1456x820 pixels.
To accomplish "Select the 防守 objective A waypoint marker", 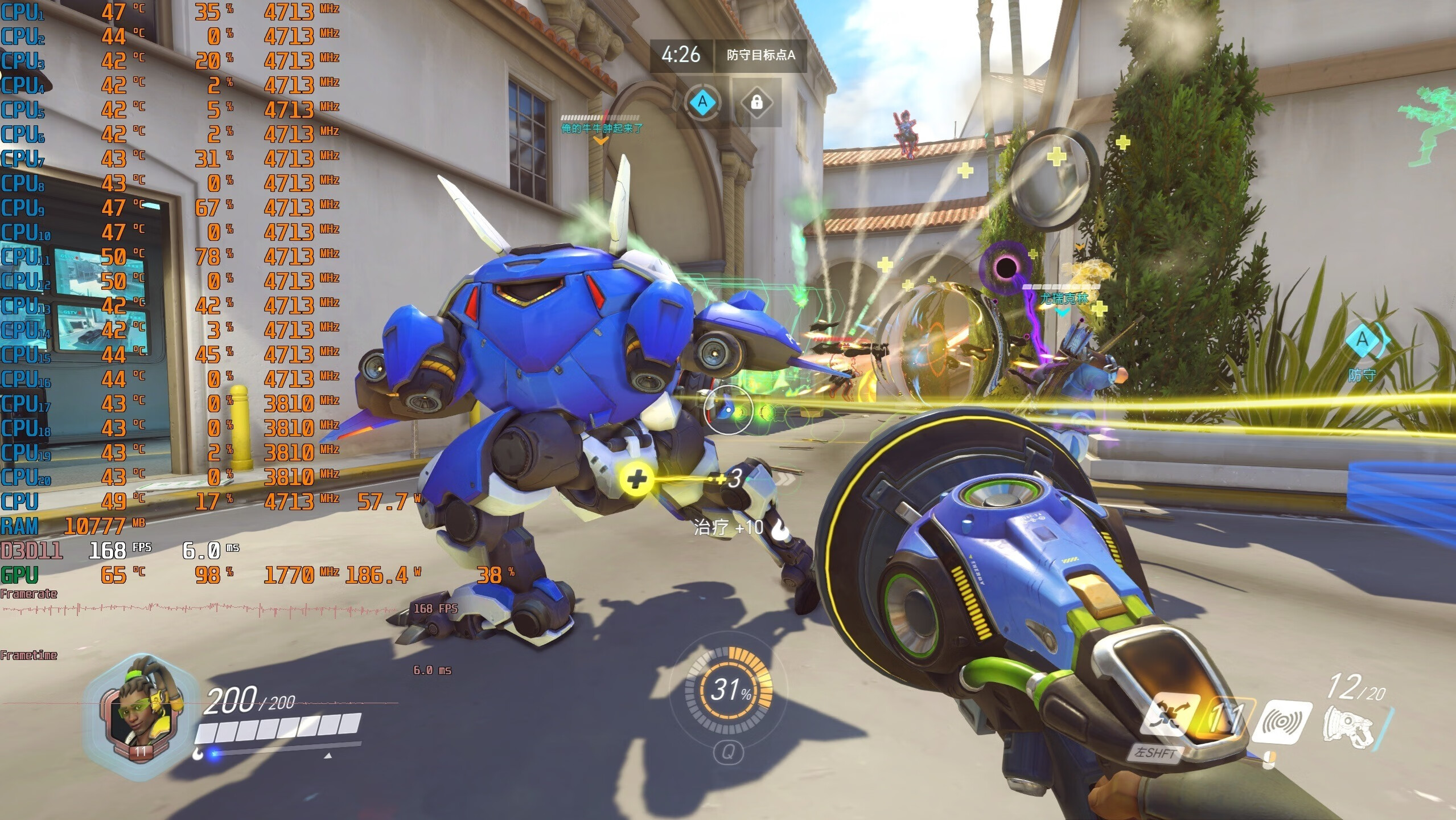I will pos(1362,341).
